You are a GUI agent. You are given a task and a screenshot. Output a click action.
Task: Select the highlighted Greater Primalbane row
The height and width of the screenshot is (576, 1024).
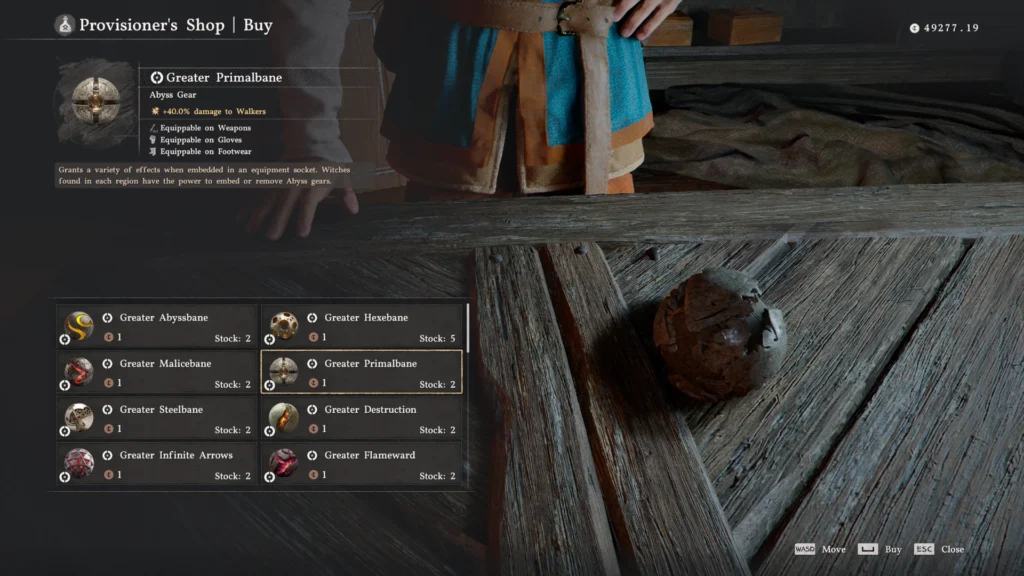[361, 372]
